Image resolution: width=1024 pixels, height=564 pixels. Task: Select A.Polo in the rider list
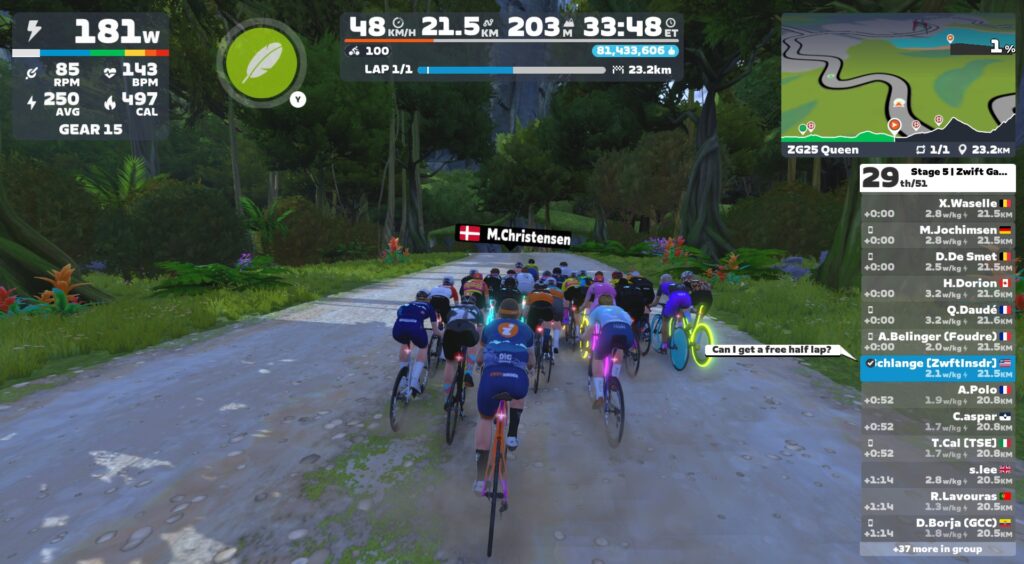(937, 395)
